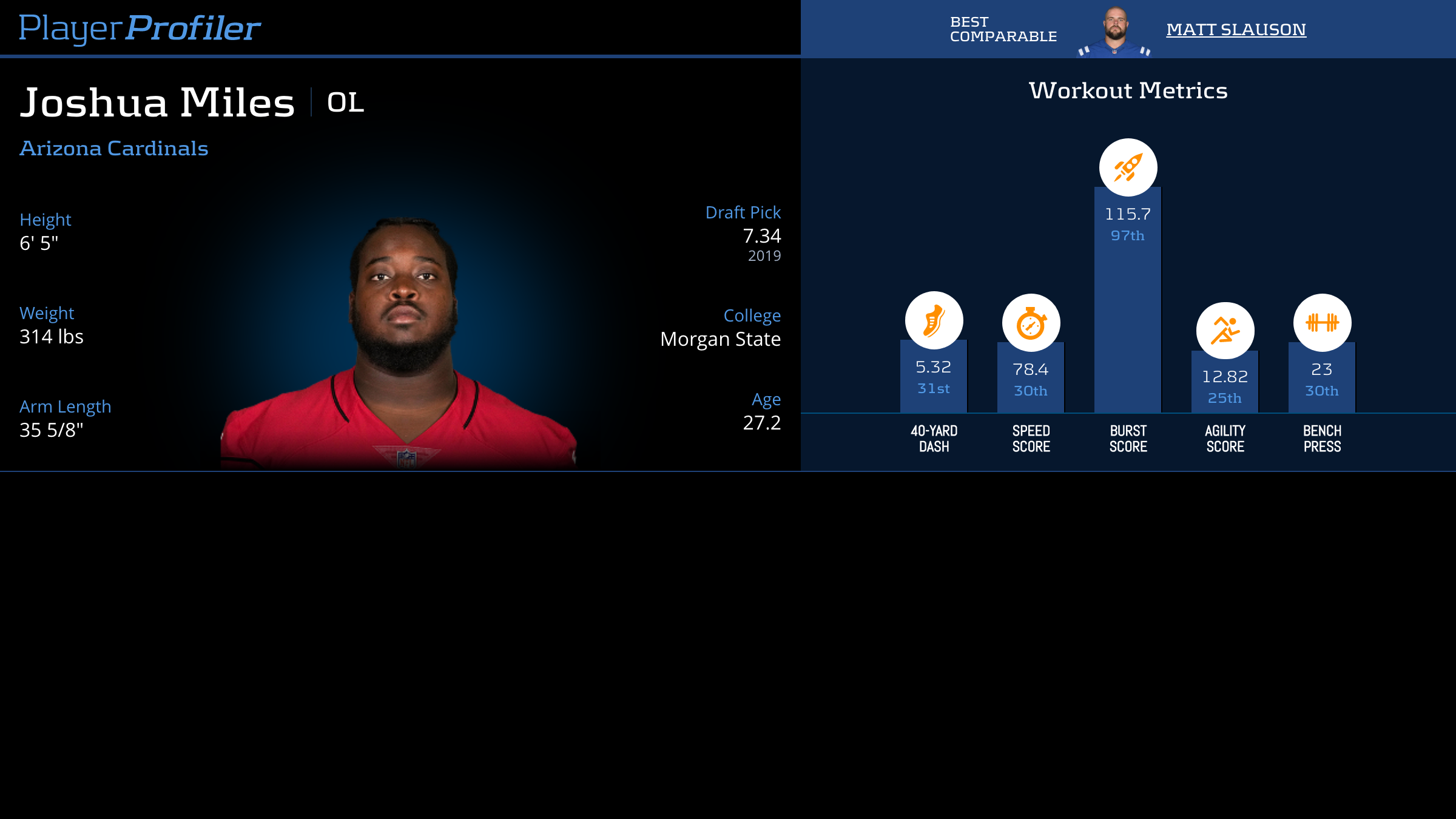Select the Arizona Cardinals team link
The height and width of the screenshot is (819, 1456).
[x=114, y=149]
